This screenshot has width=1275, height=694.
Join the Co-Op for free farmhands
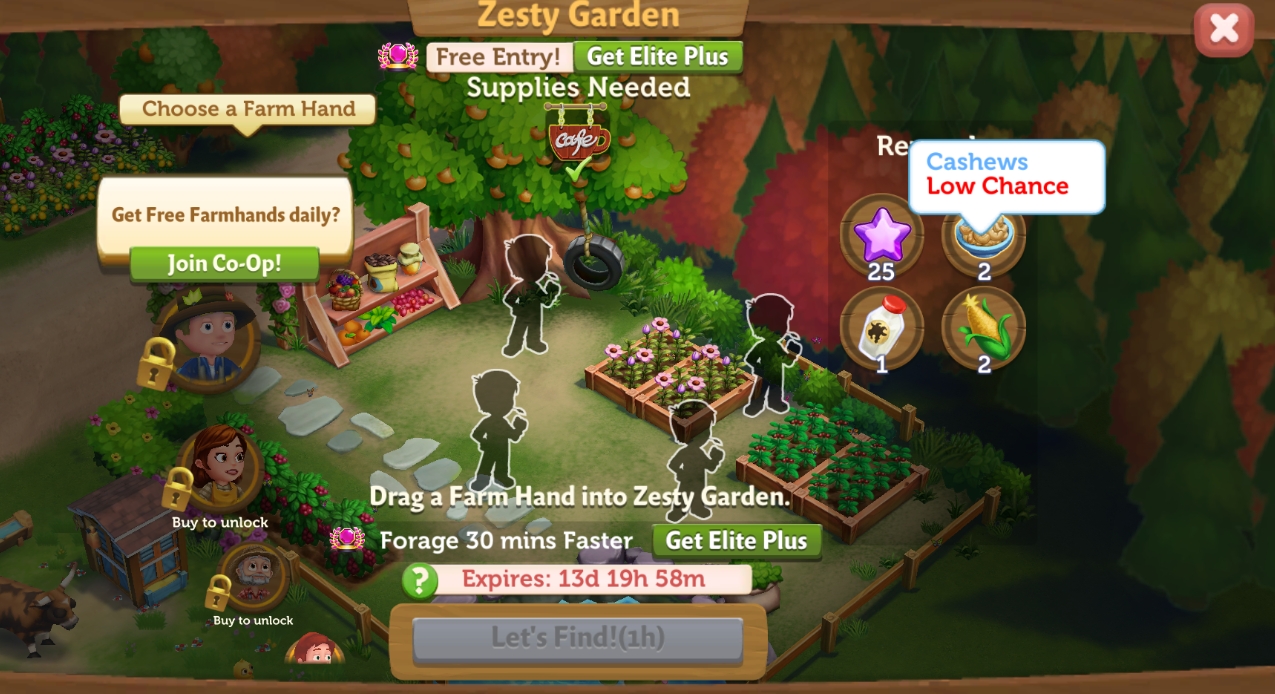[x=224, y=264]
